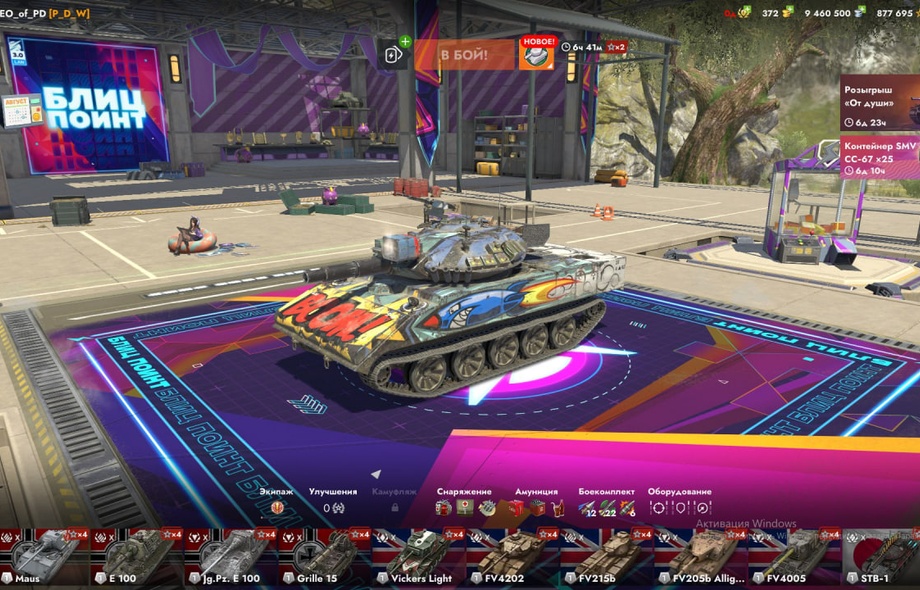The height and width of the screenshot is (590, 920).
Task: Select the FV4005 tank
Action: [x=790, y=558]
